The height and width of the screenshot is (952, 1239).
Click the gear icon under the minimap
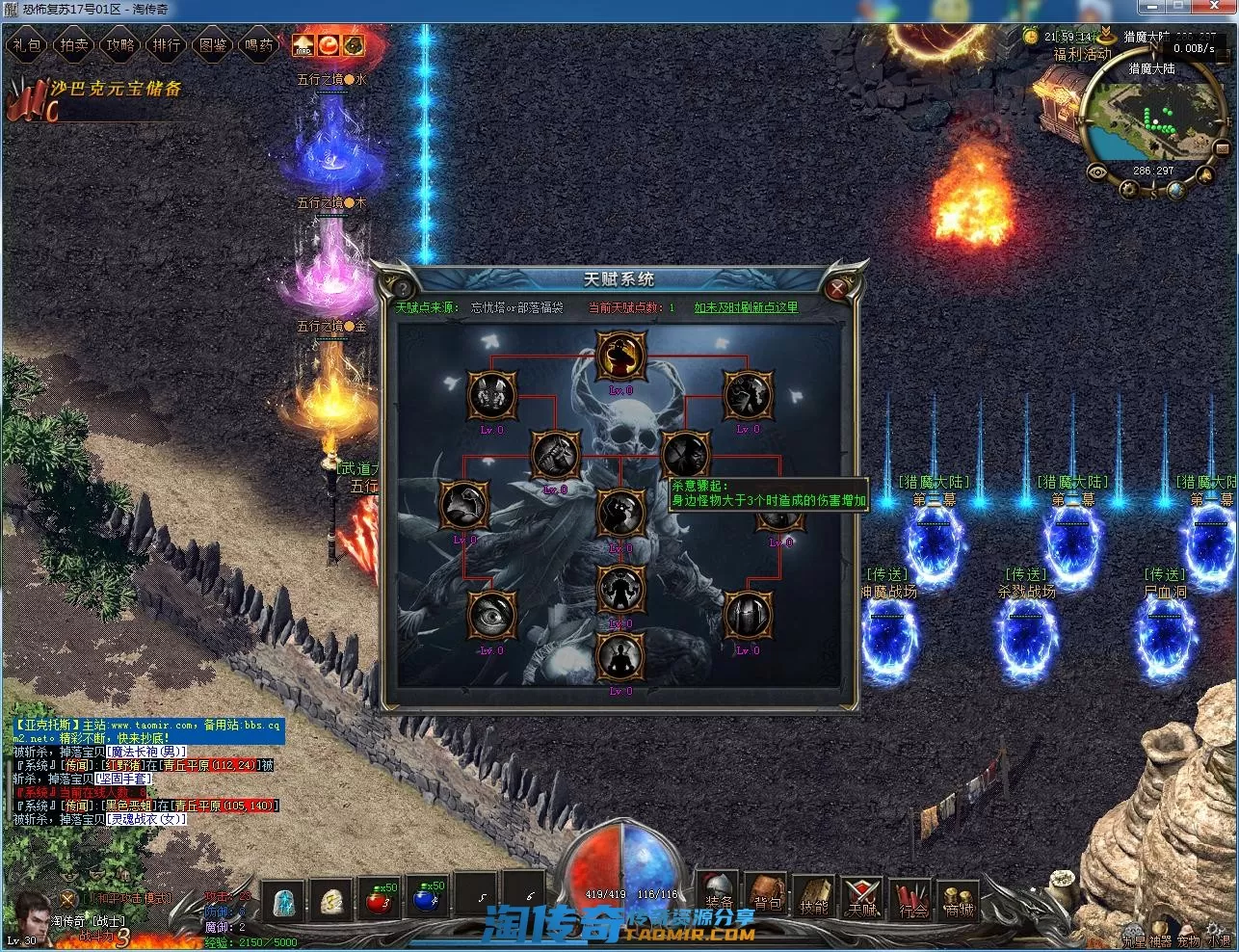1127,190
